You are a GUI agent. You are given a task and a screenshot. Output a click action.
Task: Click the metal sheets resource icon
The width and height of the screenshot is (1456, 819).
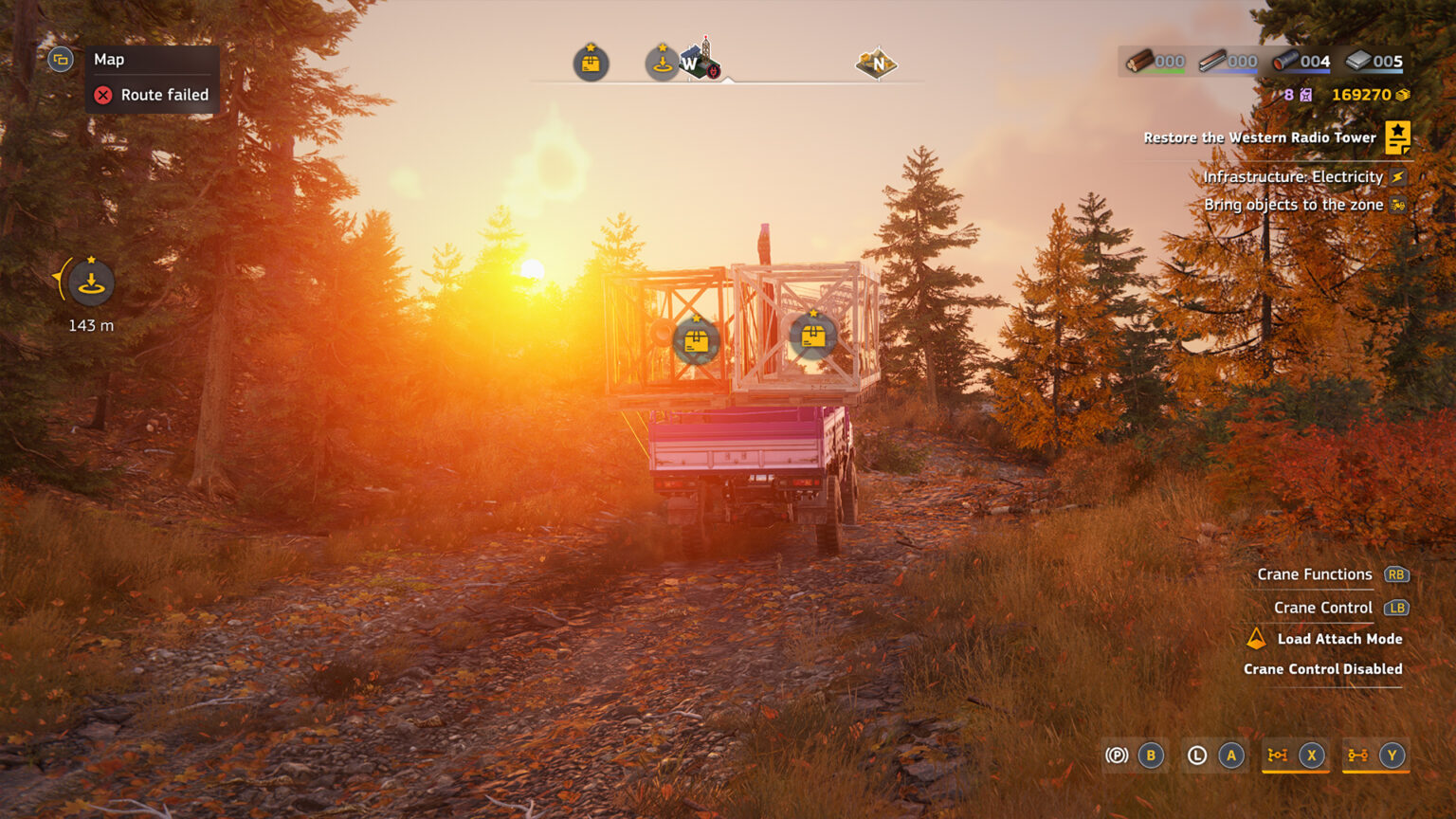pyautogui.click(x=1357, y=61)
